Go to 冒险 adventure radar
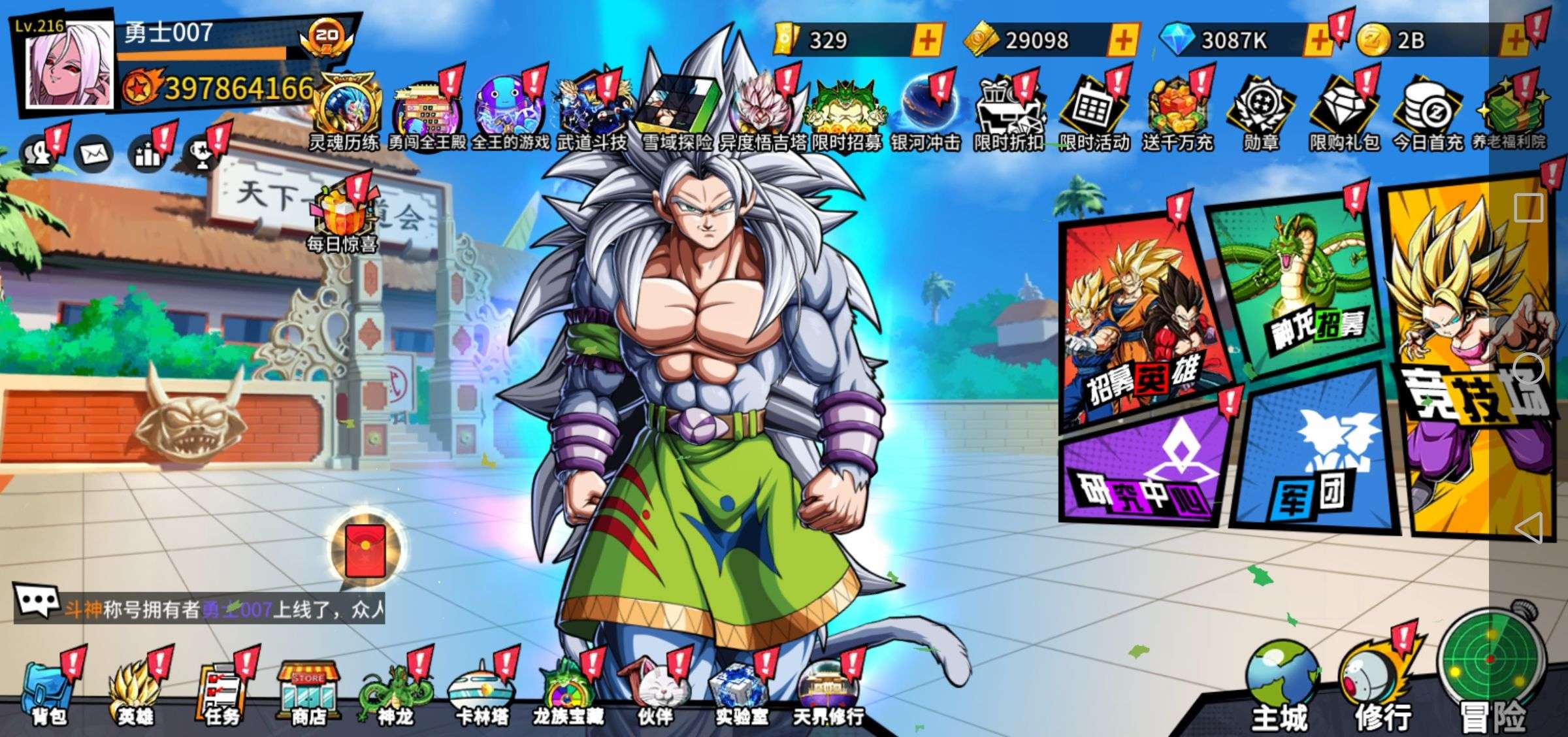This screenshot has width=1568, height=737. [1493, 680]
